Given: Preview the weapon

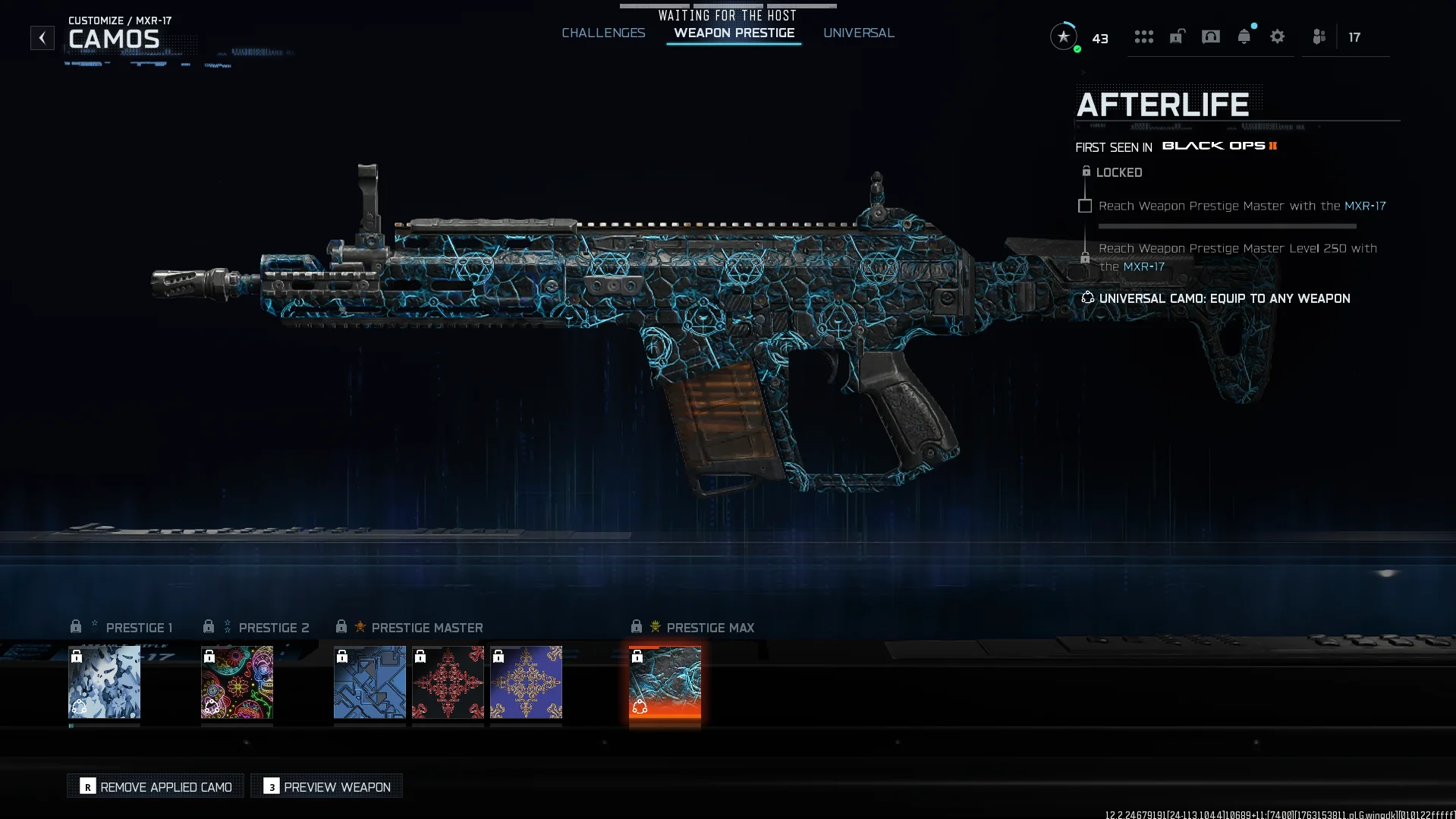Looking at the screenshot, I should coord(327,786).
